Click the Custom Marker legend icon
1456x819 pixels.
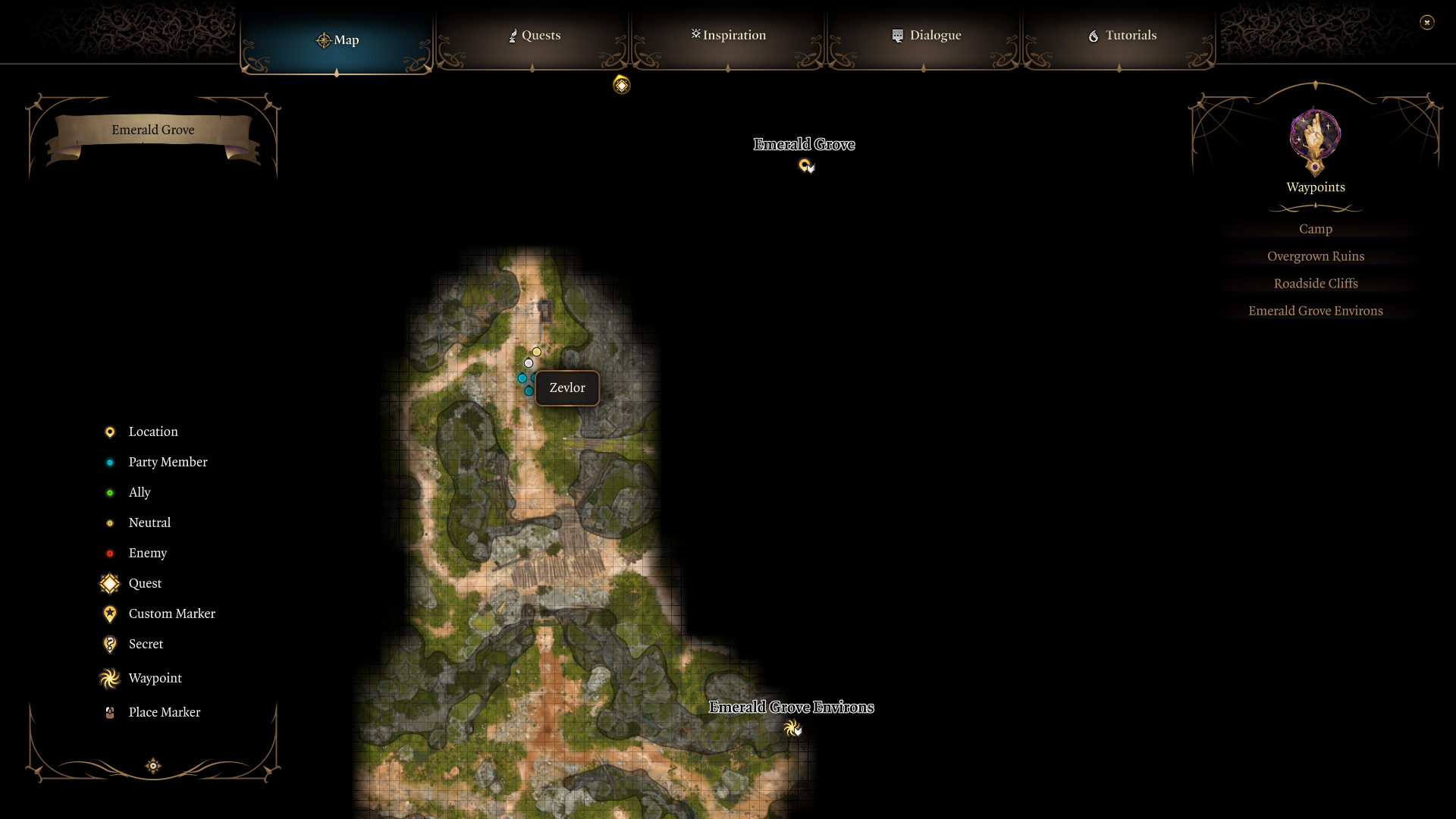point(109,613)
